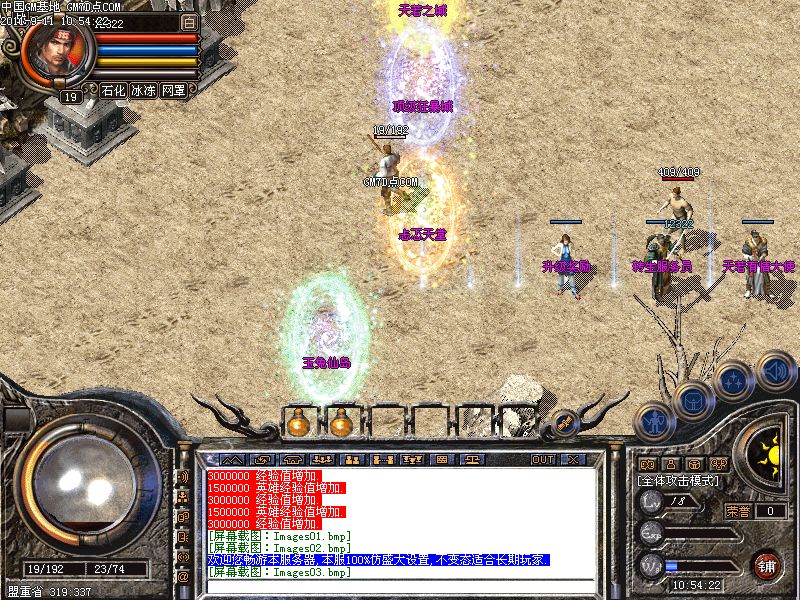
Task: Open the skills round button with sparkles
Action: click(733, 381)
